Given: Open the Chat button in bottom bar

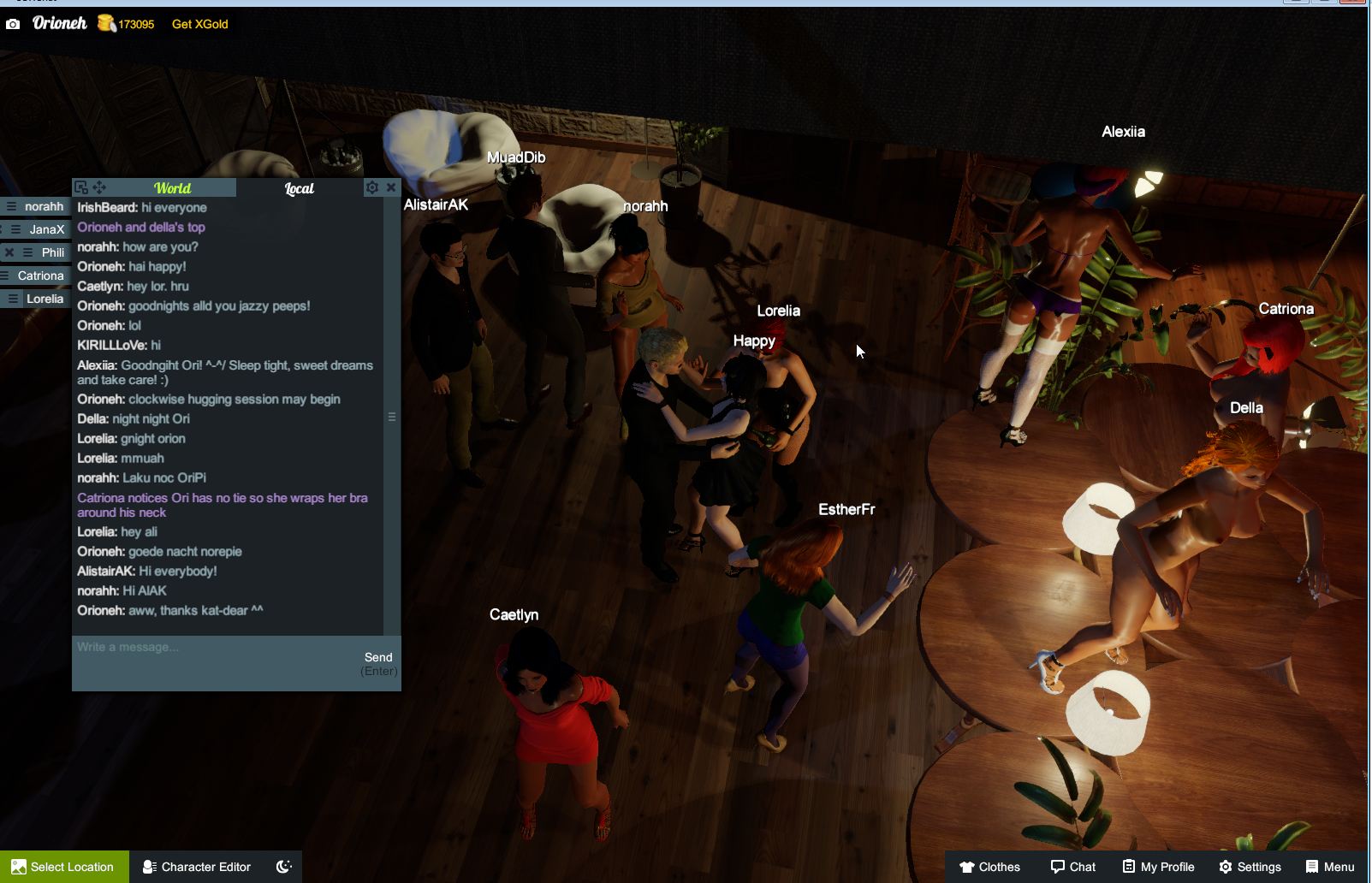Looking at the screenshot, I should 1073,867.
